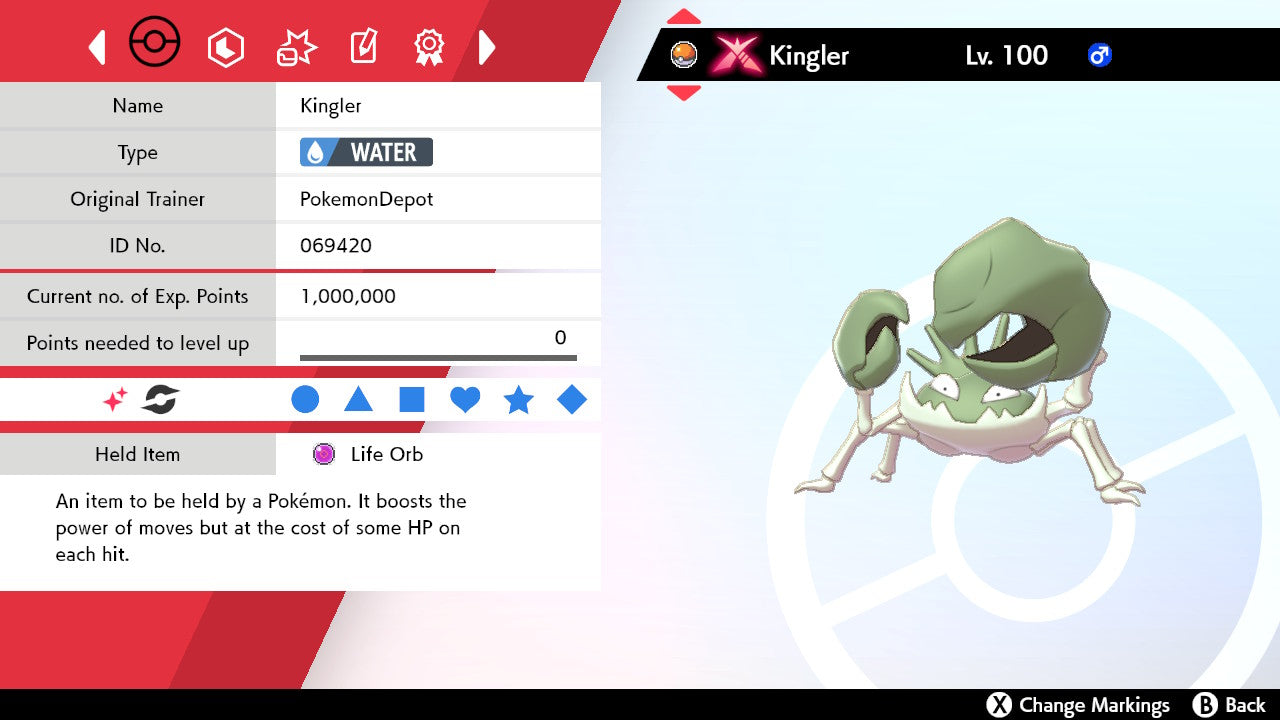Click the right arrow beside the tabs
This screenshot has height=720, width=1280.
[x=487, y=47]
